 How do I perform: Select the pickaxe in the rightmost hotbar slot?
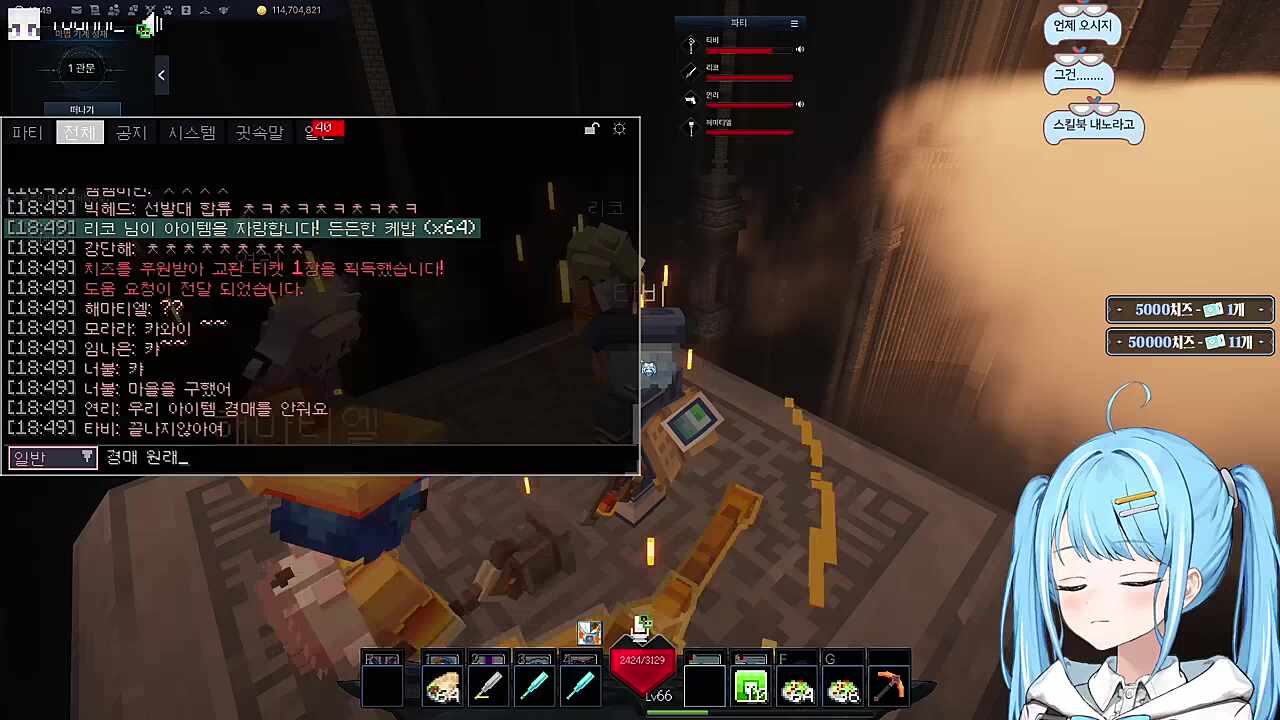pyautogui.click(x=889, y=685)
